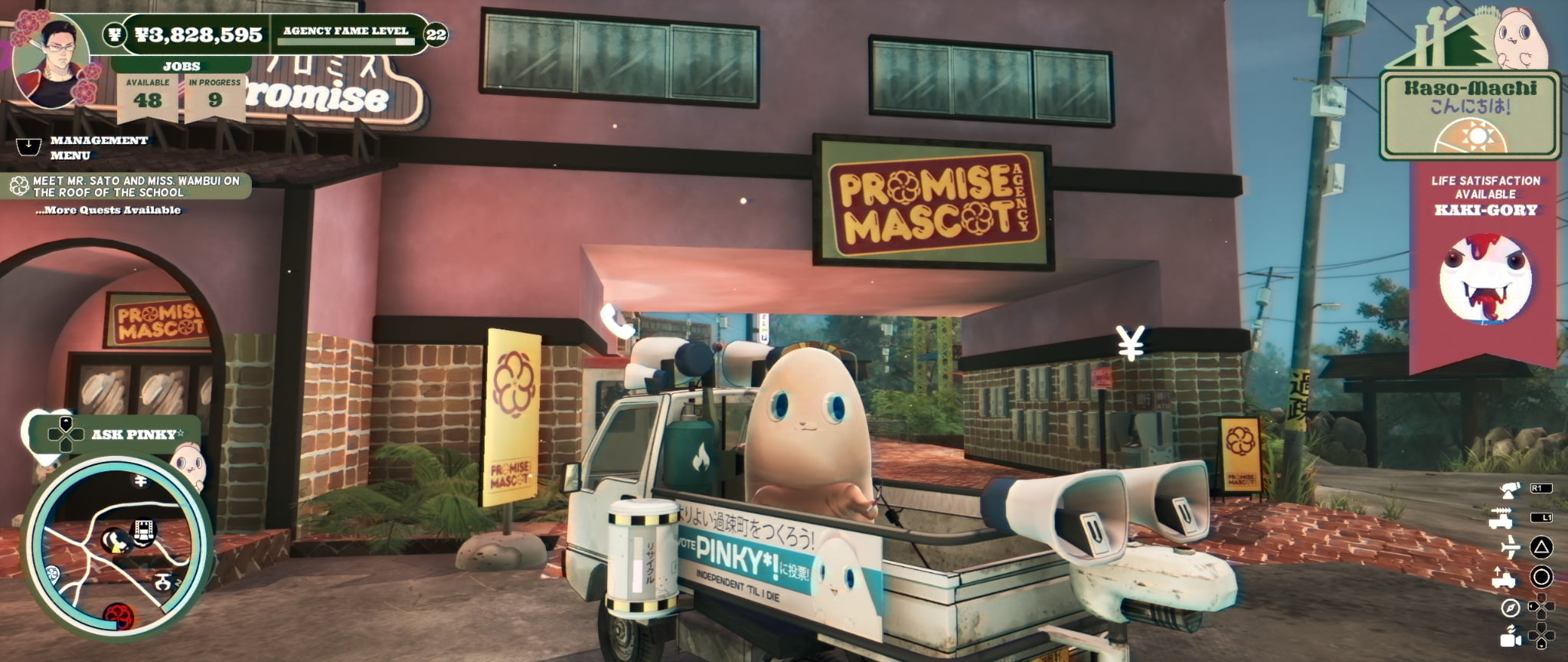The image size is (1568, 662).
Task: Fire the mascot cannon via R1 icon
Action: 1508,490
